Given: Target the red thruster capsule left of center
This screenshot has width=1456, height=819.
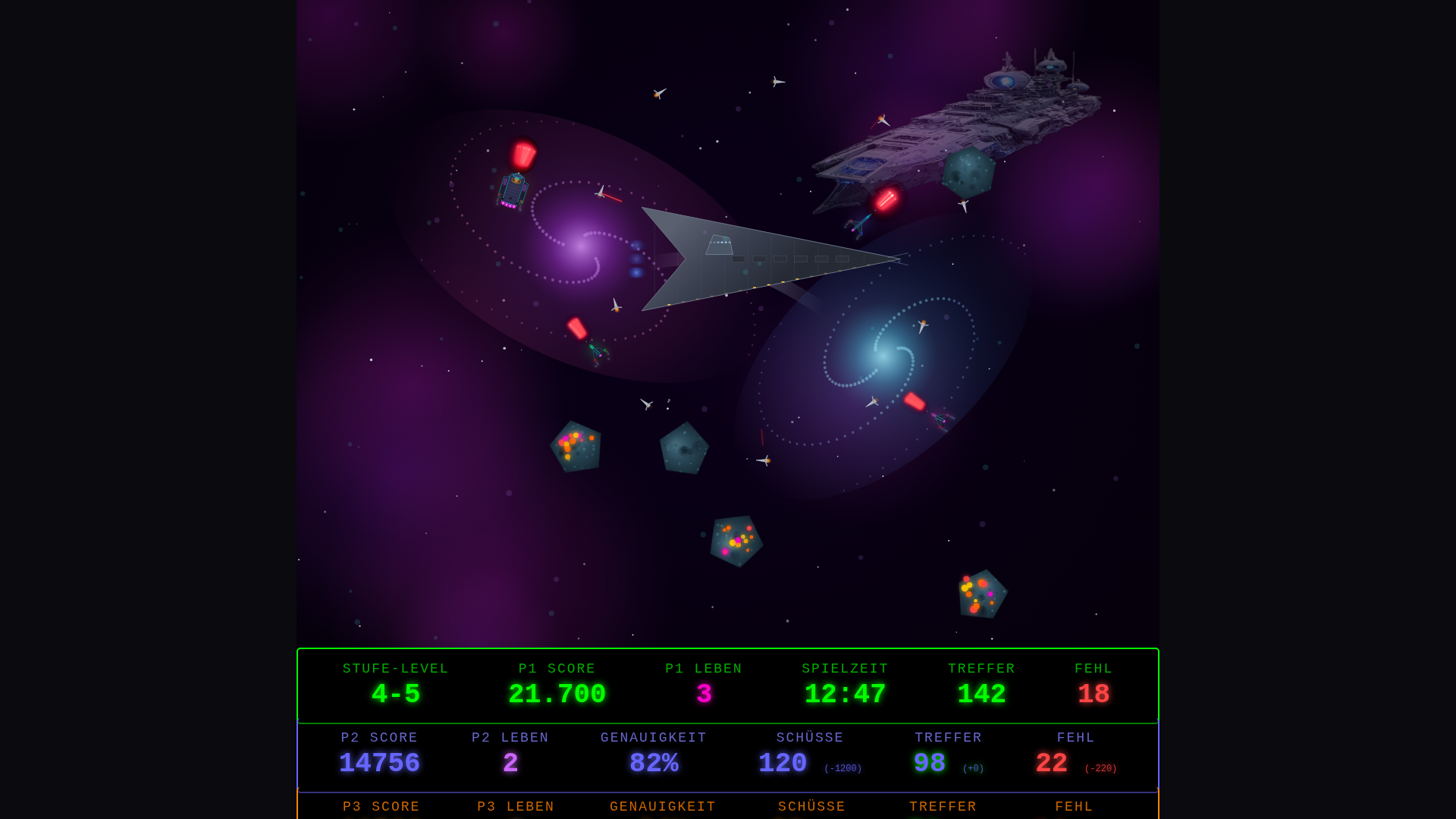Looking at the screenshot, I should pos(578,328).
